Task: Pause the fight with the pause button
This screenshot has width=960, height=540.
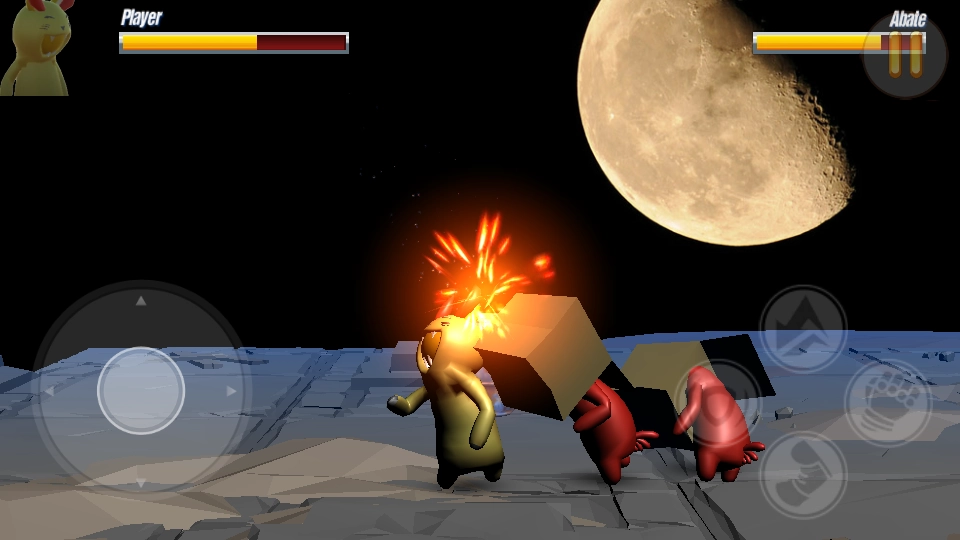Action: point(905,55)
